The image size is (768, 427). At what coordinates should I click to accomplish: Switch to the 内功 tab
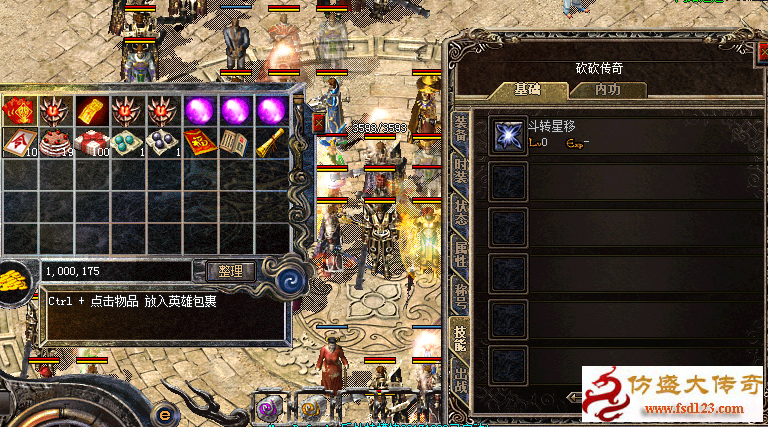tap(607, 89)
